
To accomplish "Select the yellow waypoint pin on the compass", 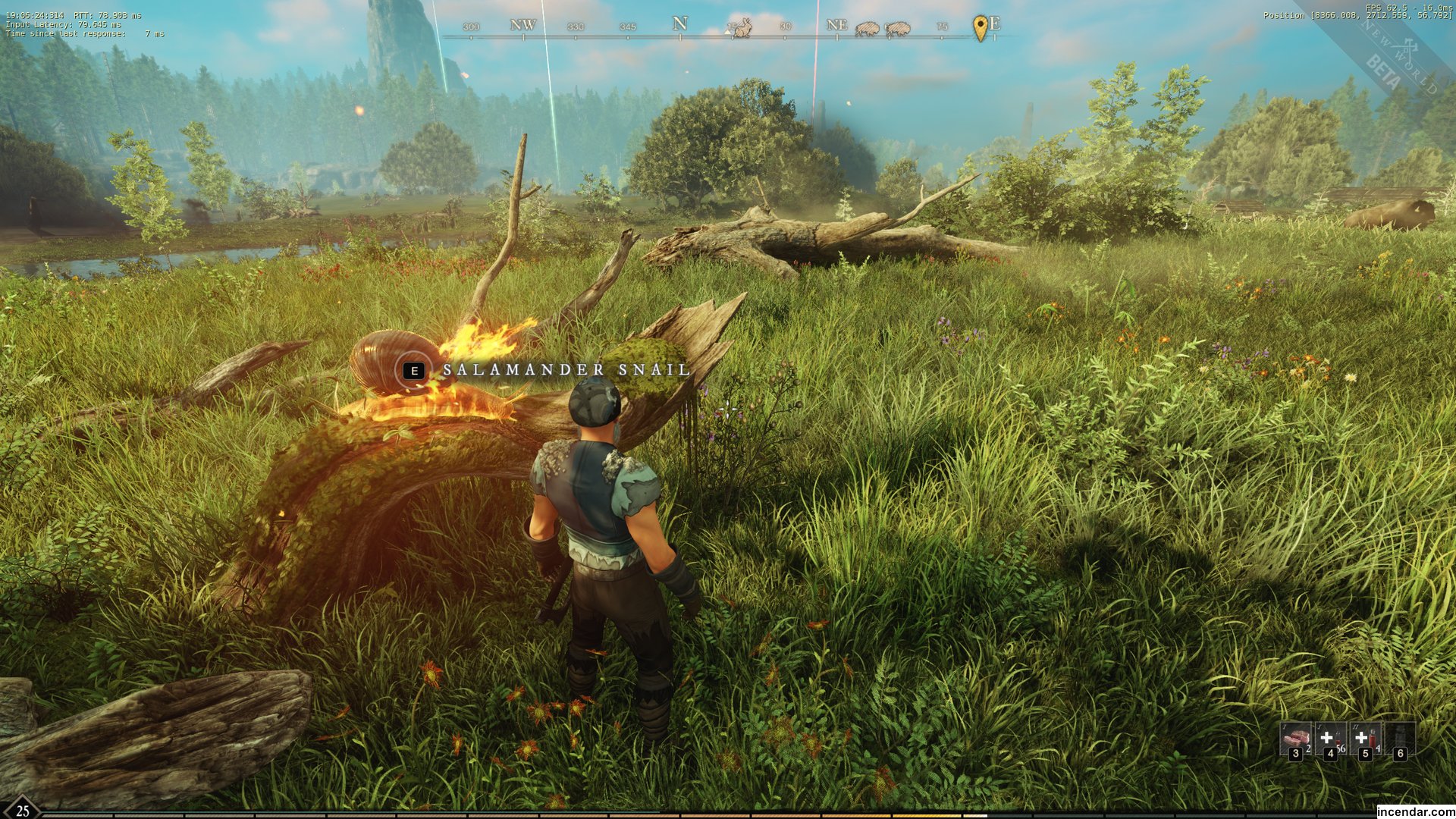I will (981, 28).
